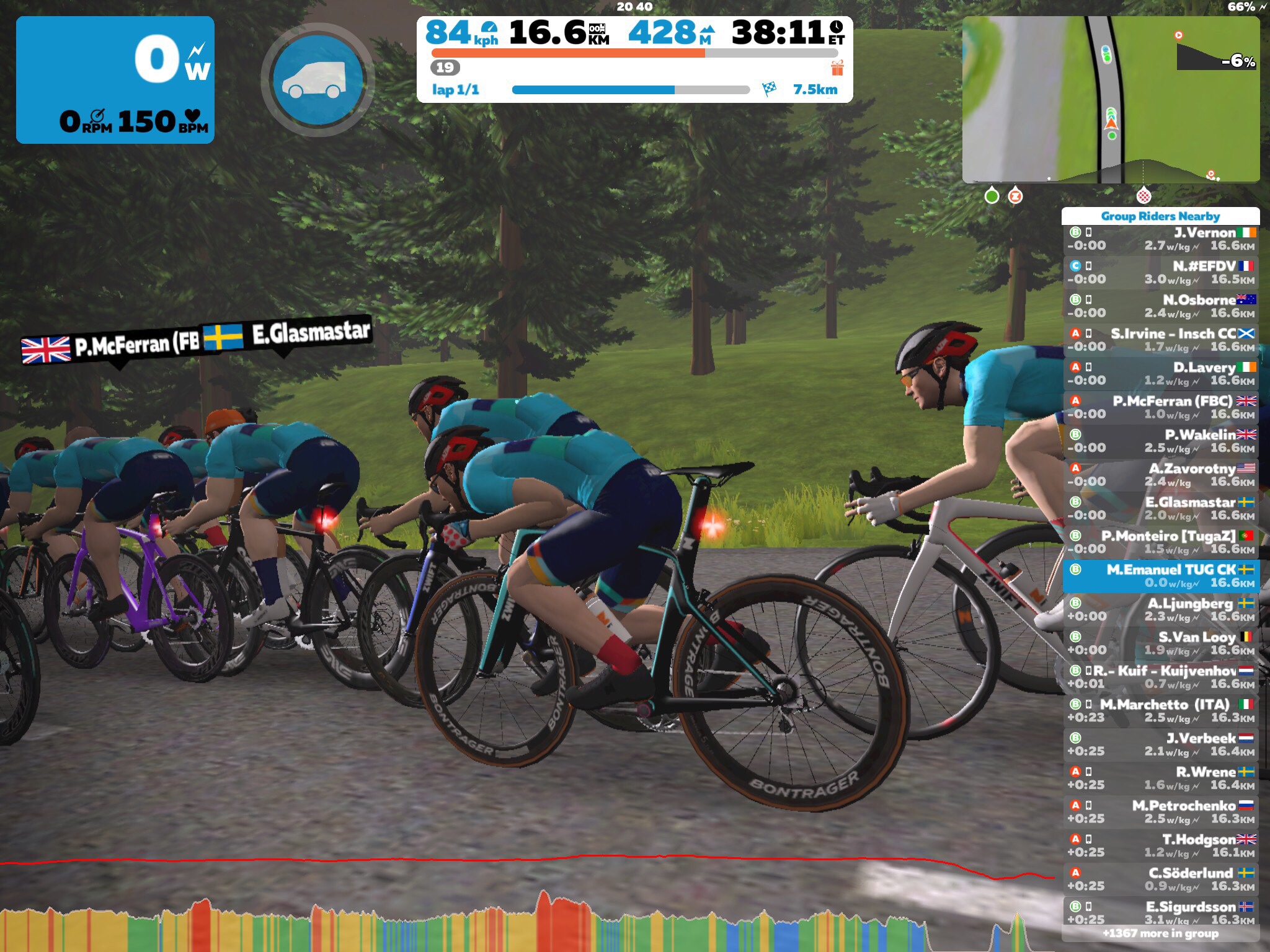Select J.Vernon in the nearby riders list
1270x952 pixels.
tap(1160, 239)
